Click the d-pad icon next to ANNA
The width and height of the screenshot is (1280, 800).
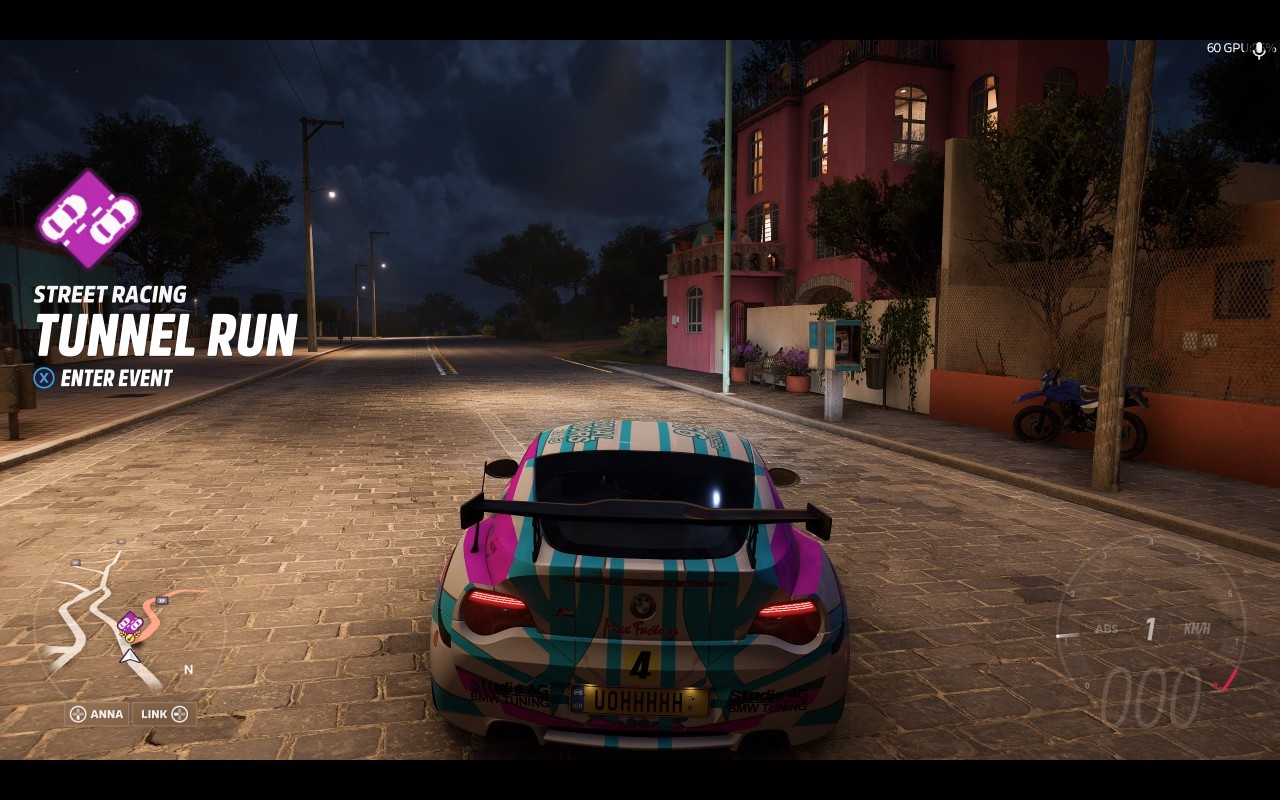[77, 714]
